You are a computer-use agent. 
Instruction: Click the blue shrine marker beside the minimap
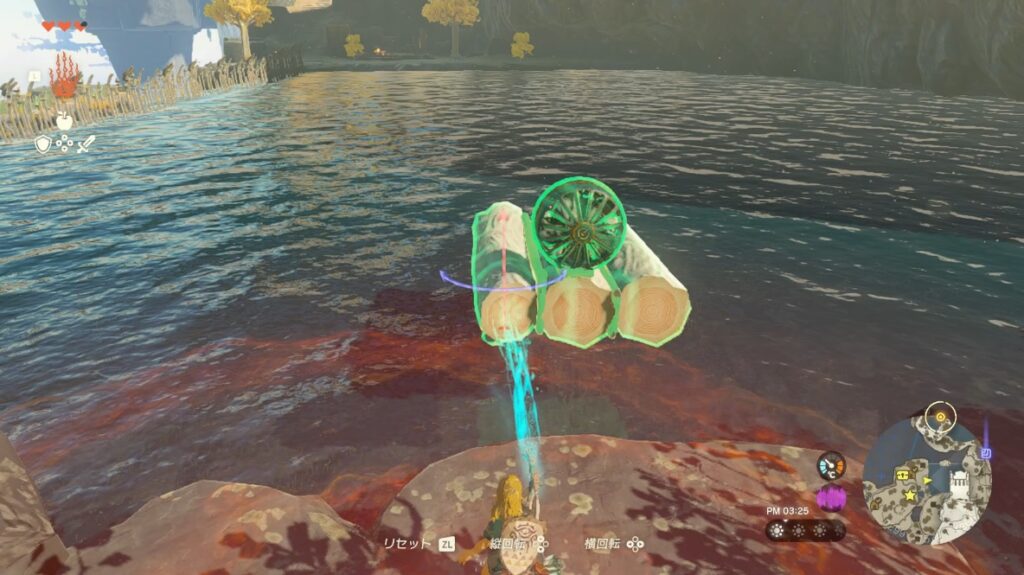tap(986, 453)
